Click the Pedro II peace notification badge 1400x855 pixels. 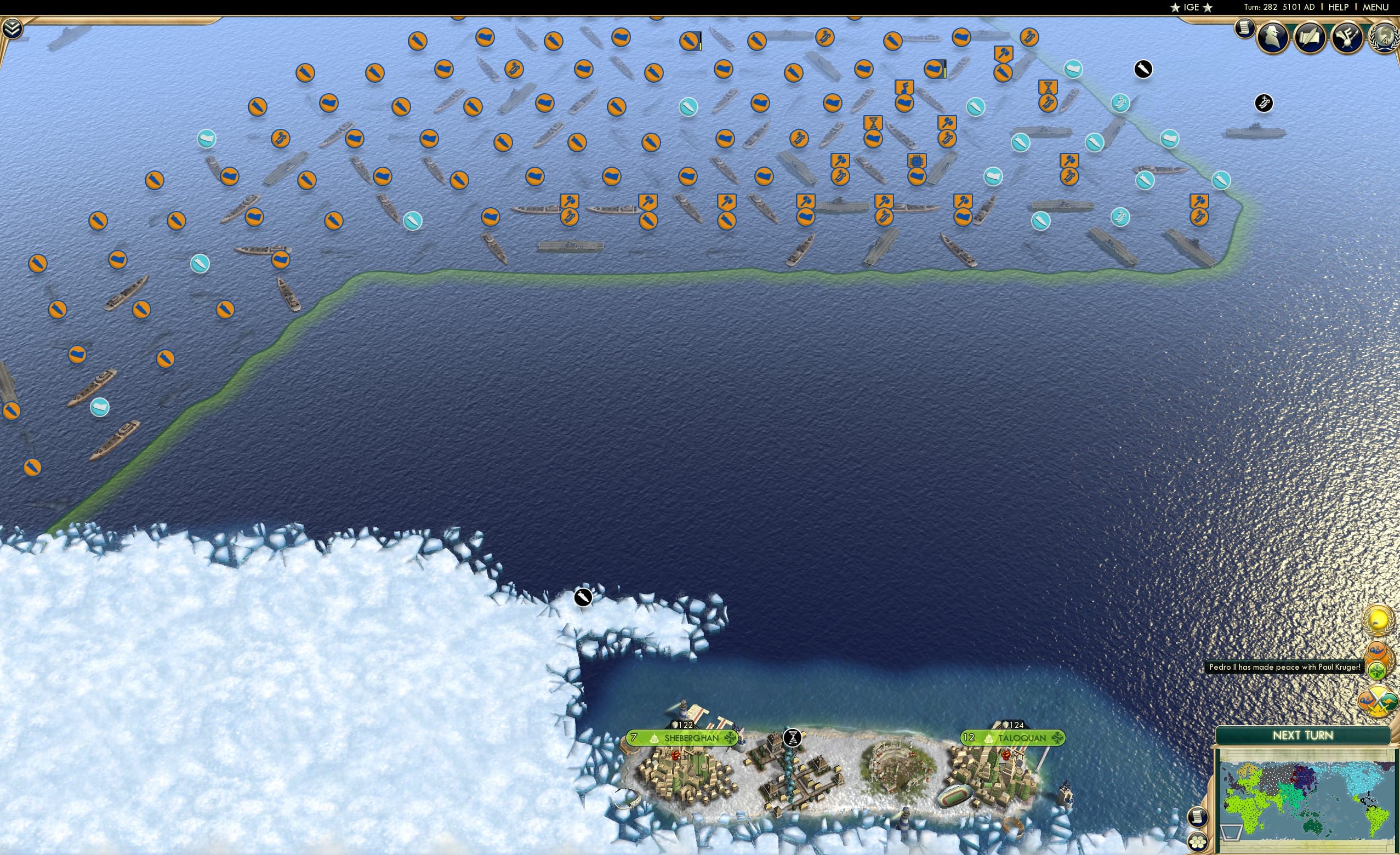(x=1379, y=659)
